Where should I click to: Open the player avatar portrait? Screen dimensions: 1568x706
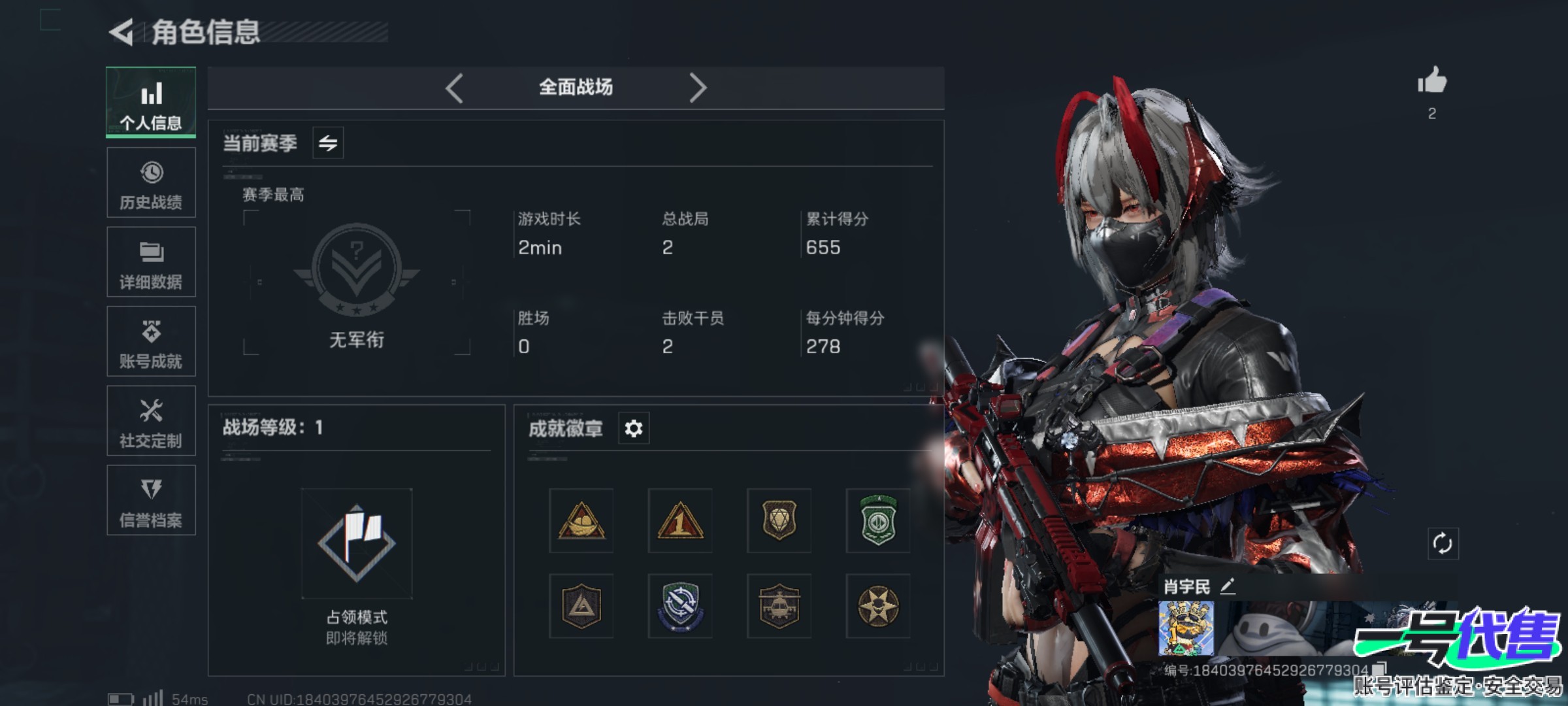tap(1186, 629)
